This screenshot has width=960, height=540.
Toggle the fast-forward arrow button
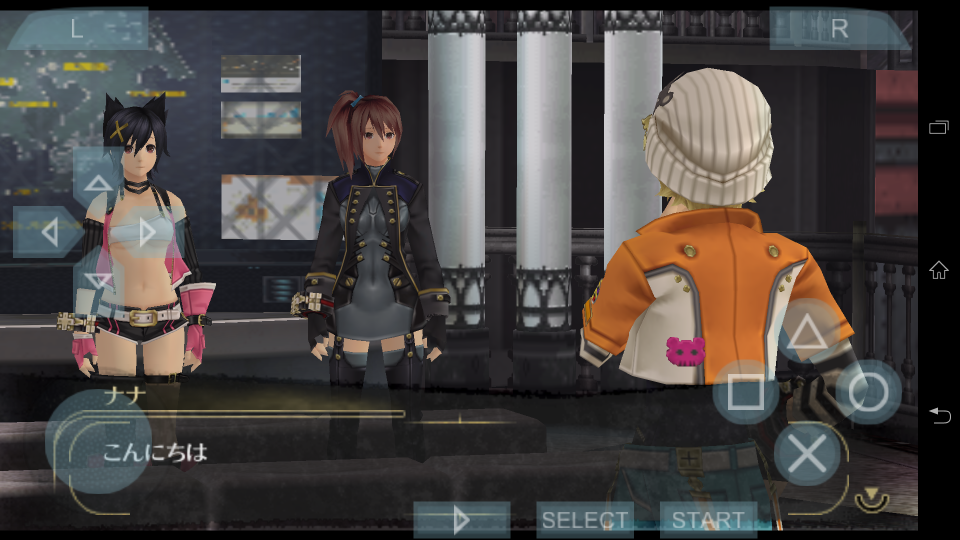pyautogui.click(x=461, y=520)
